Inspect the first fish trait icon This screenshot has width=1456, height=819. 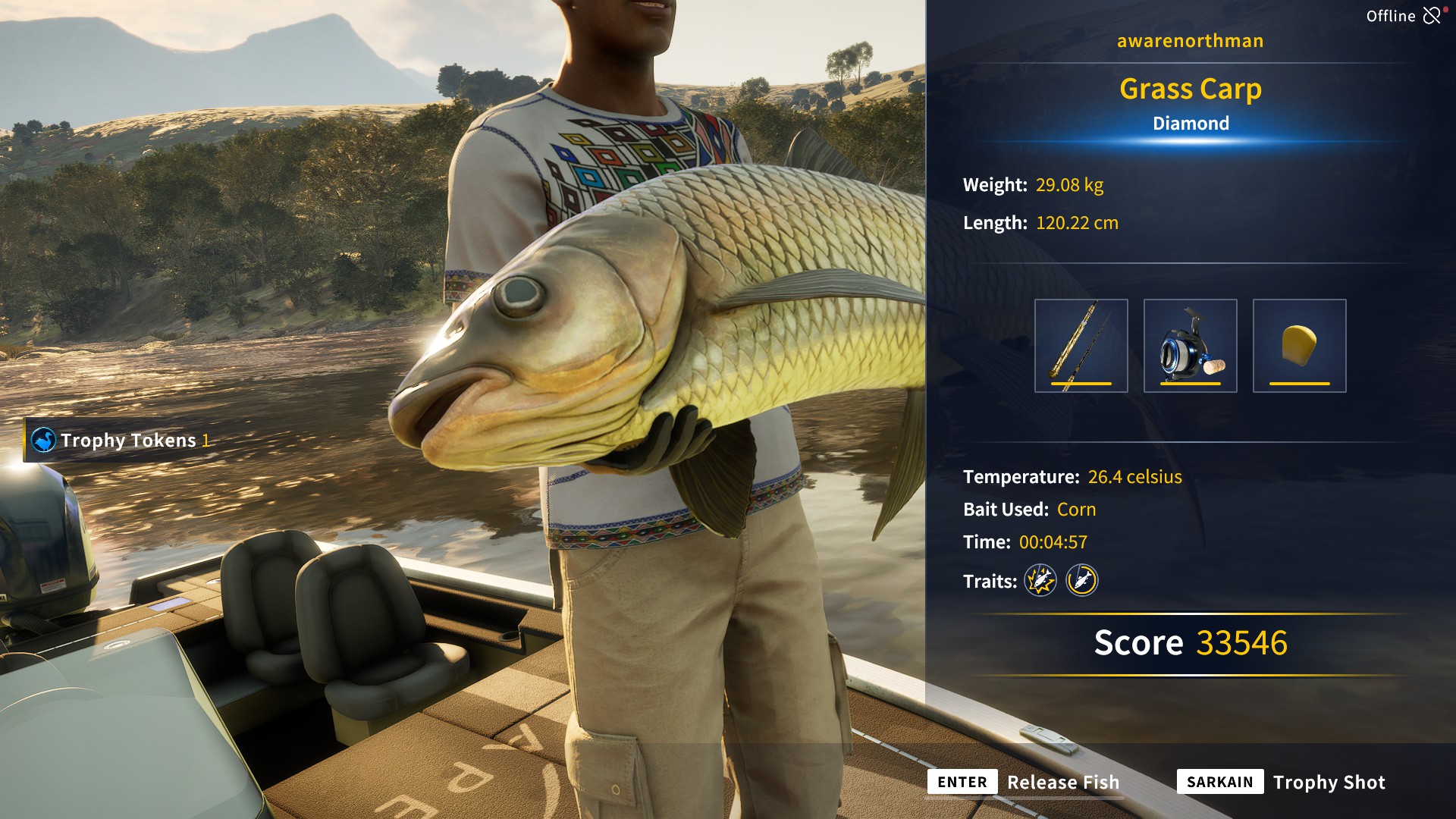coord(1040,581)
